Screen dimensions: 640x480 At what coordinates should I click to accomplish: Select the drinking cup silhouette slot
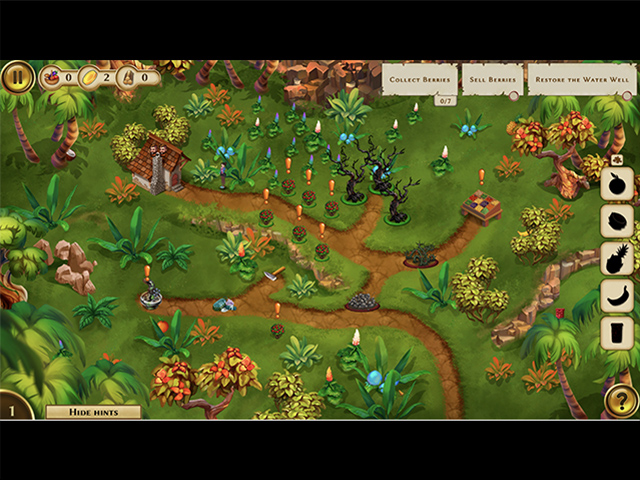point(617,332)
